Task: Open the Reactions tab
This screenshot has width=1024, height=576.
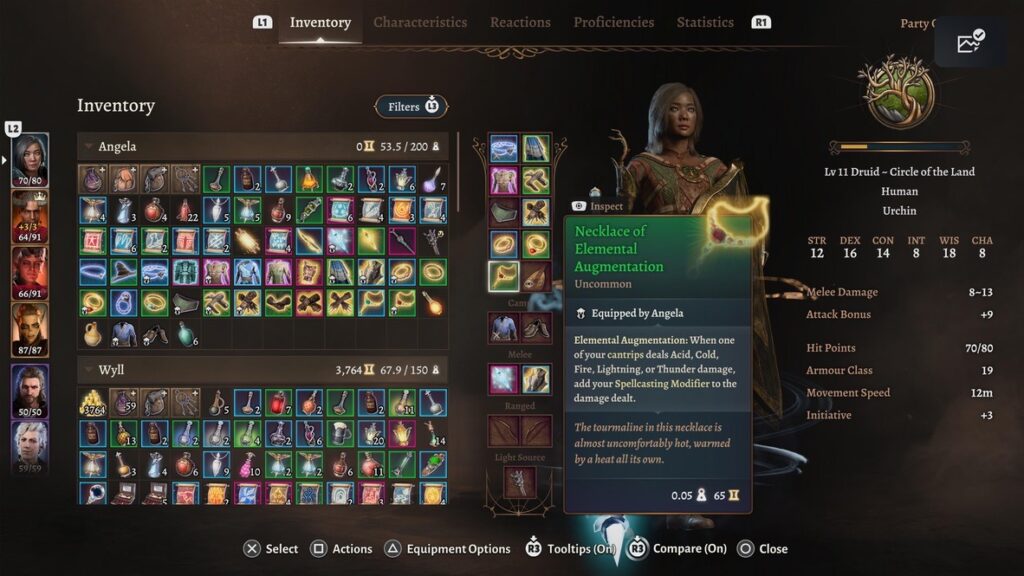Action: tap(520, 22)
